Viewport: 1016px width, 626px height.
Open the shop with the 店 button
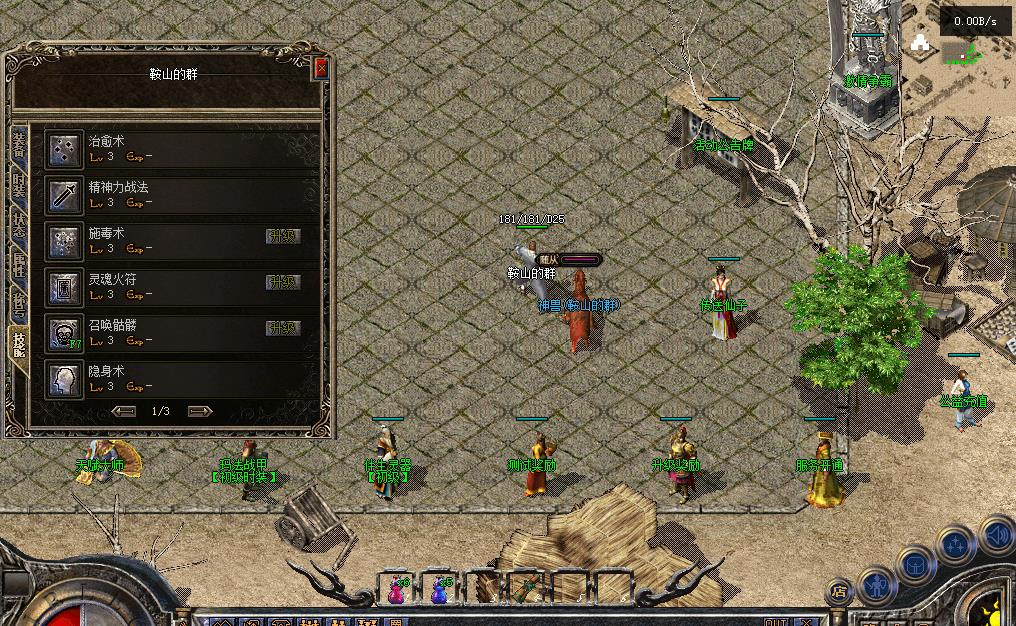click(840, 590)
